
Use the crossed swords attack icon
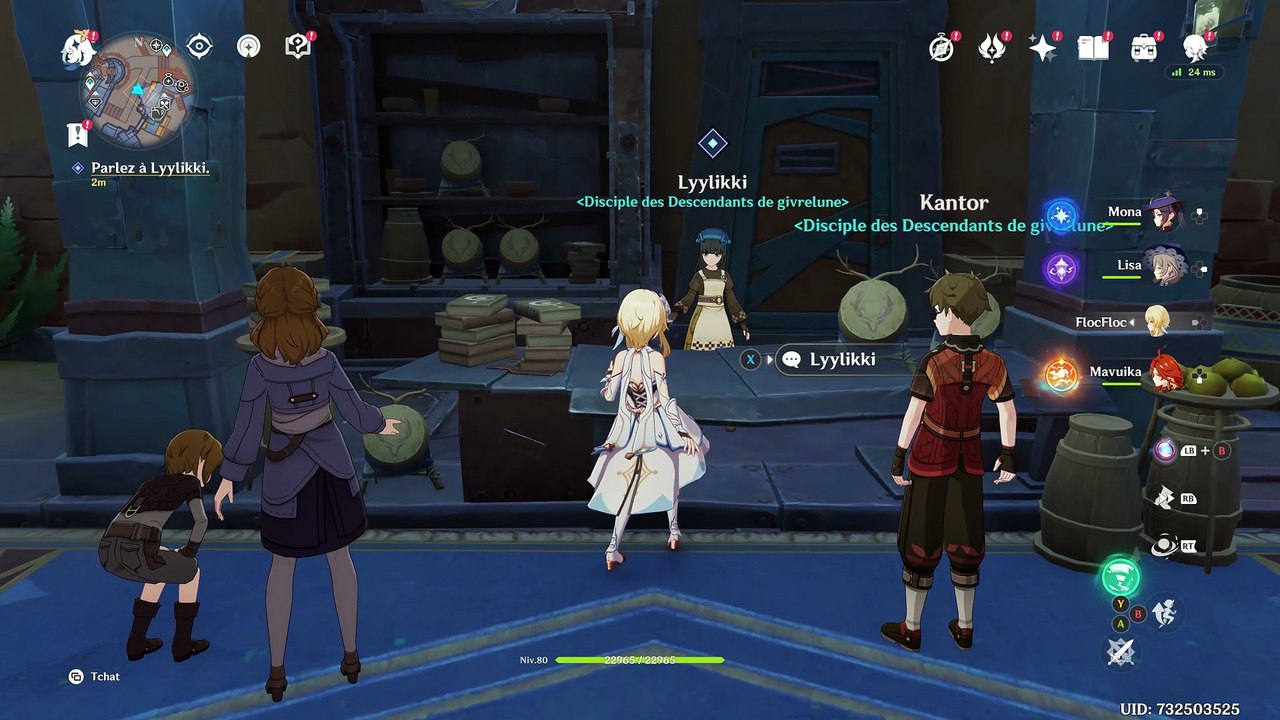tap(1120, 652)
